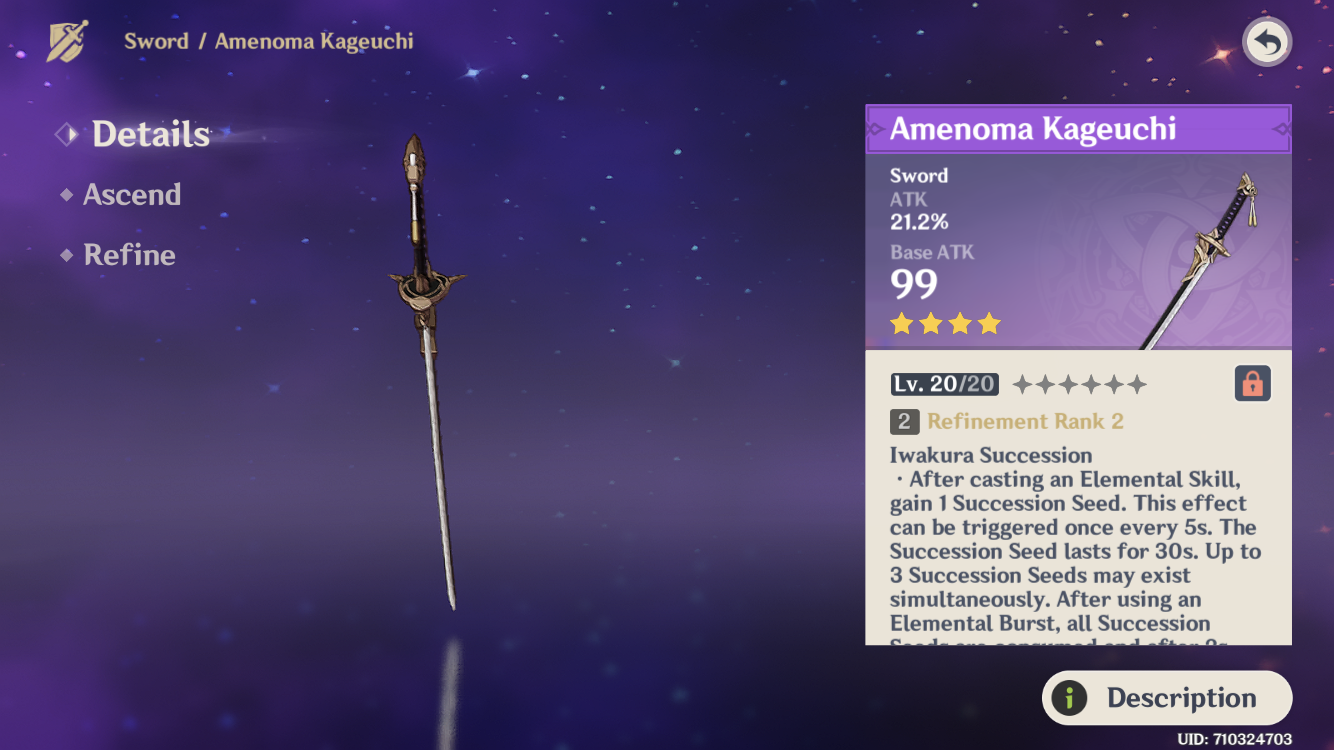Click the last gray star in the refinement row

(x=1138, y=383)
